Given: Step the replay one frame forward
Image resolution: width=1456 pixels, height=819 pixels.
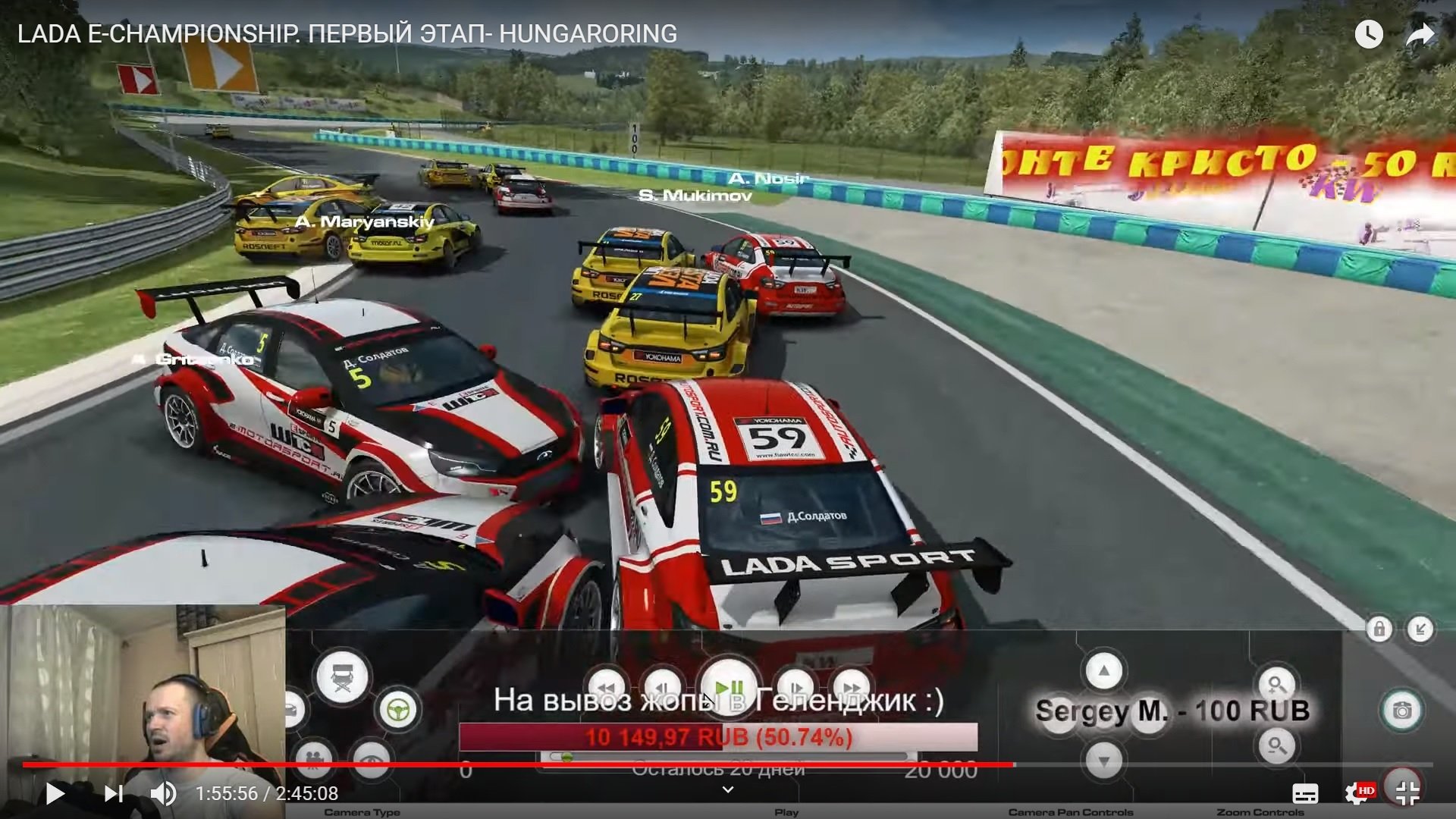Looking at the screenshot, I should (795, 687).
